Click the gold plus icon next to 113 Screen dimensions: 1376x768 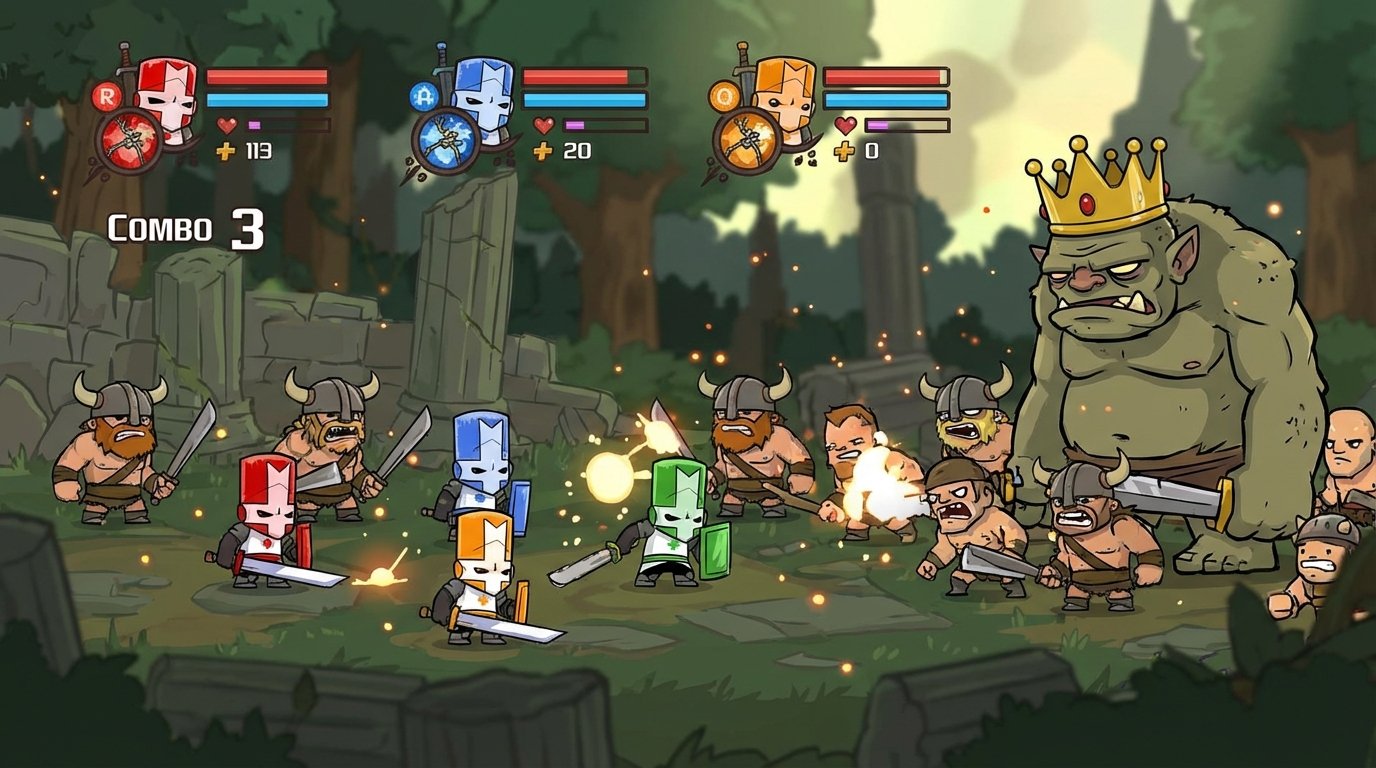[x=228, y=153]
